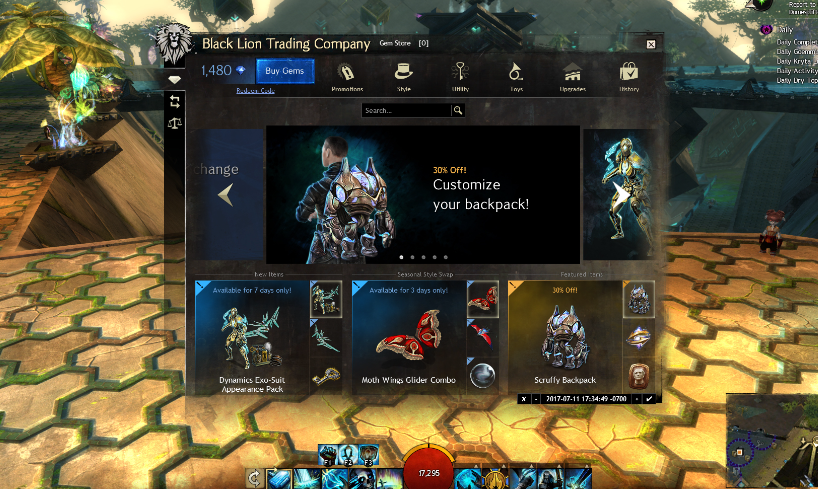Open the Promotions category

(346, 74)
